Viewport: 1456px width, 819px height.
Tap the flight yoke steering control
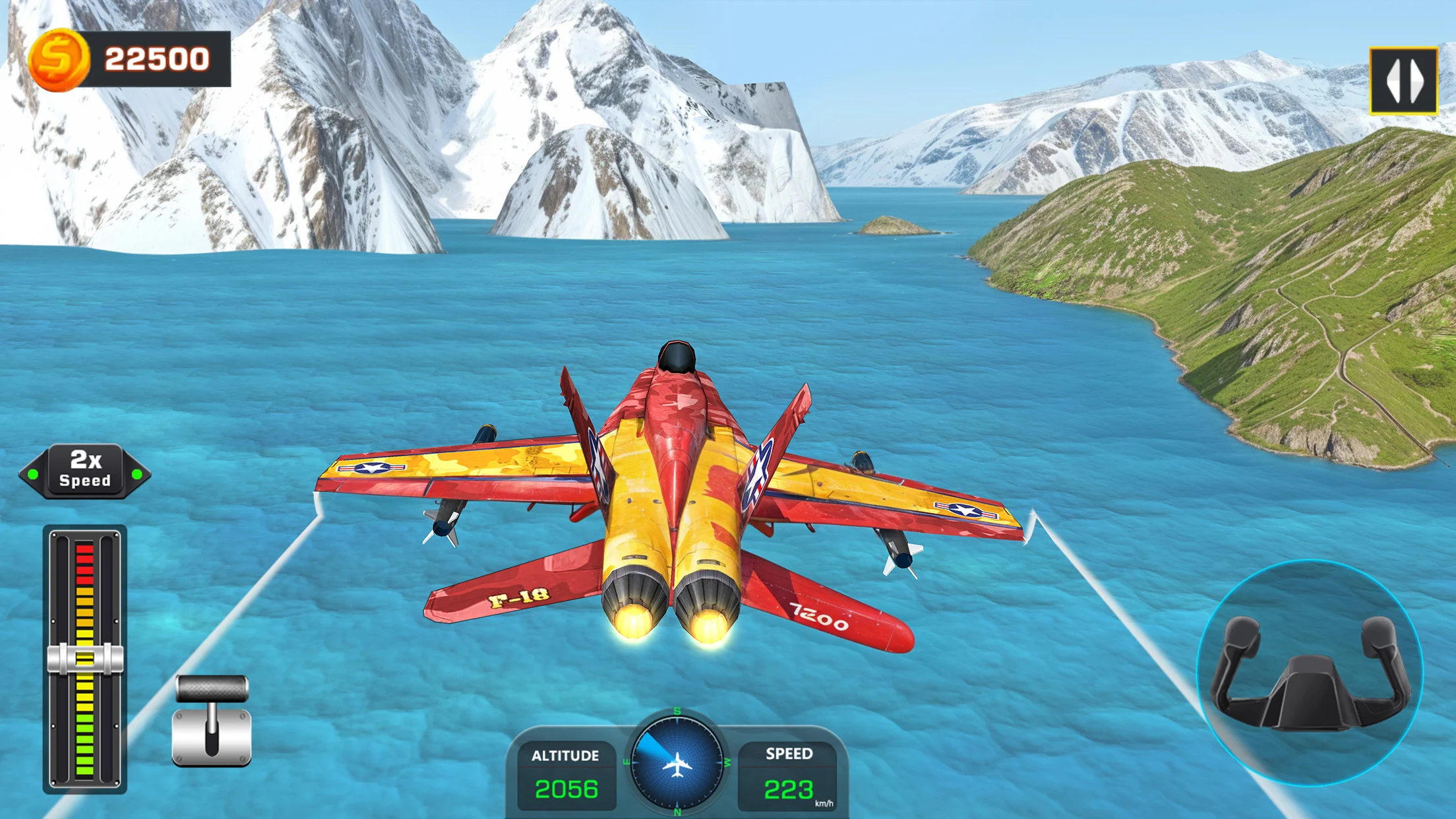(1310, 673)
